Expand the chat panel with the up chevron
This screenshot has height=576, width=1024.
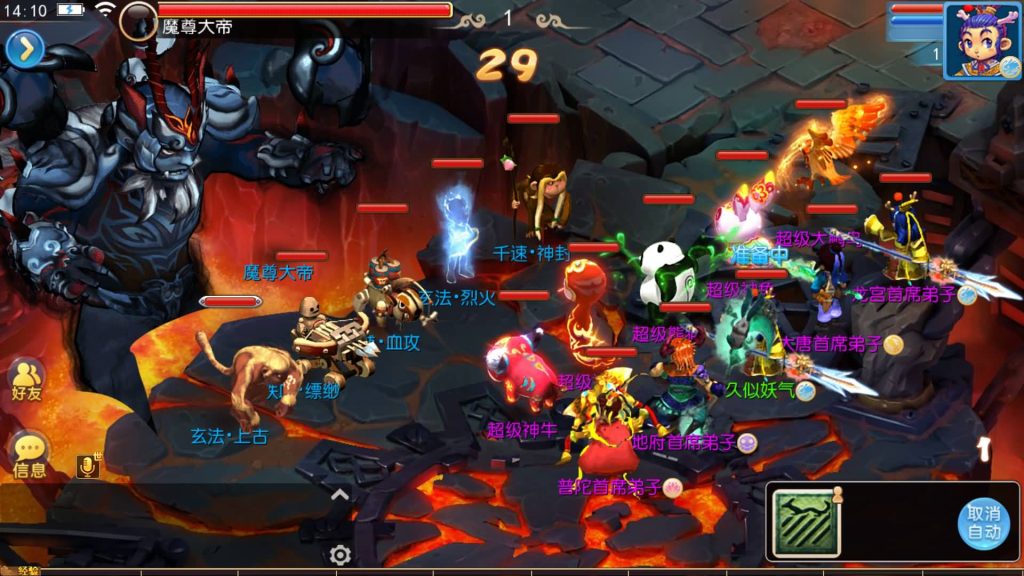point(340,494)
